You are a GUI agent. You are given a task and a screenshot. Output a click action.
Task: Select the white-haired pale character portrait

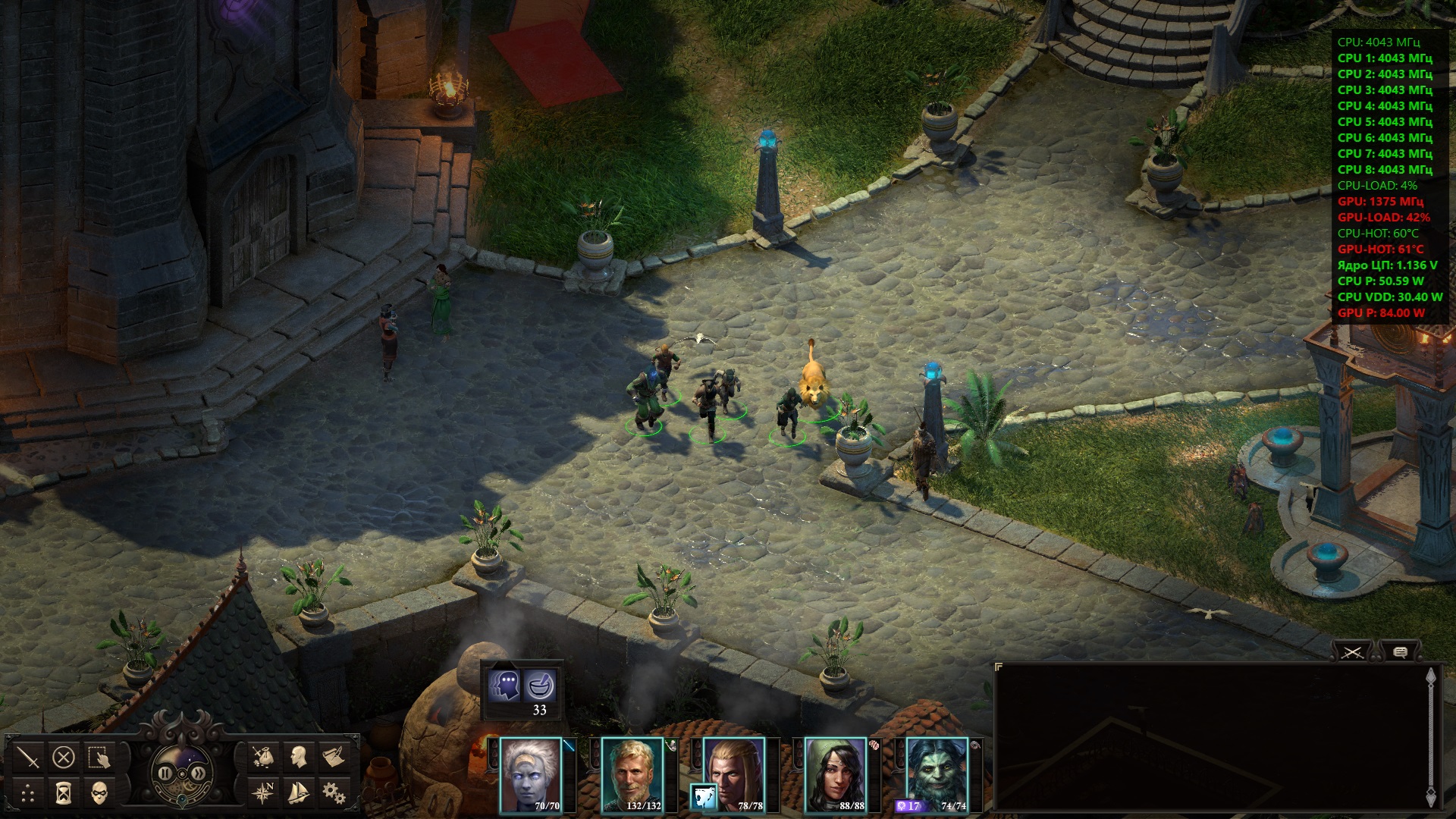click(x=530, y=775)
